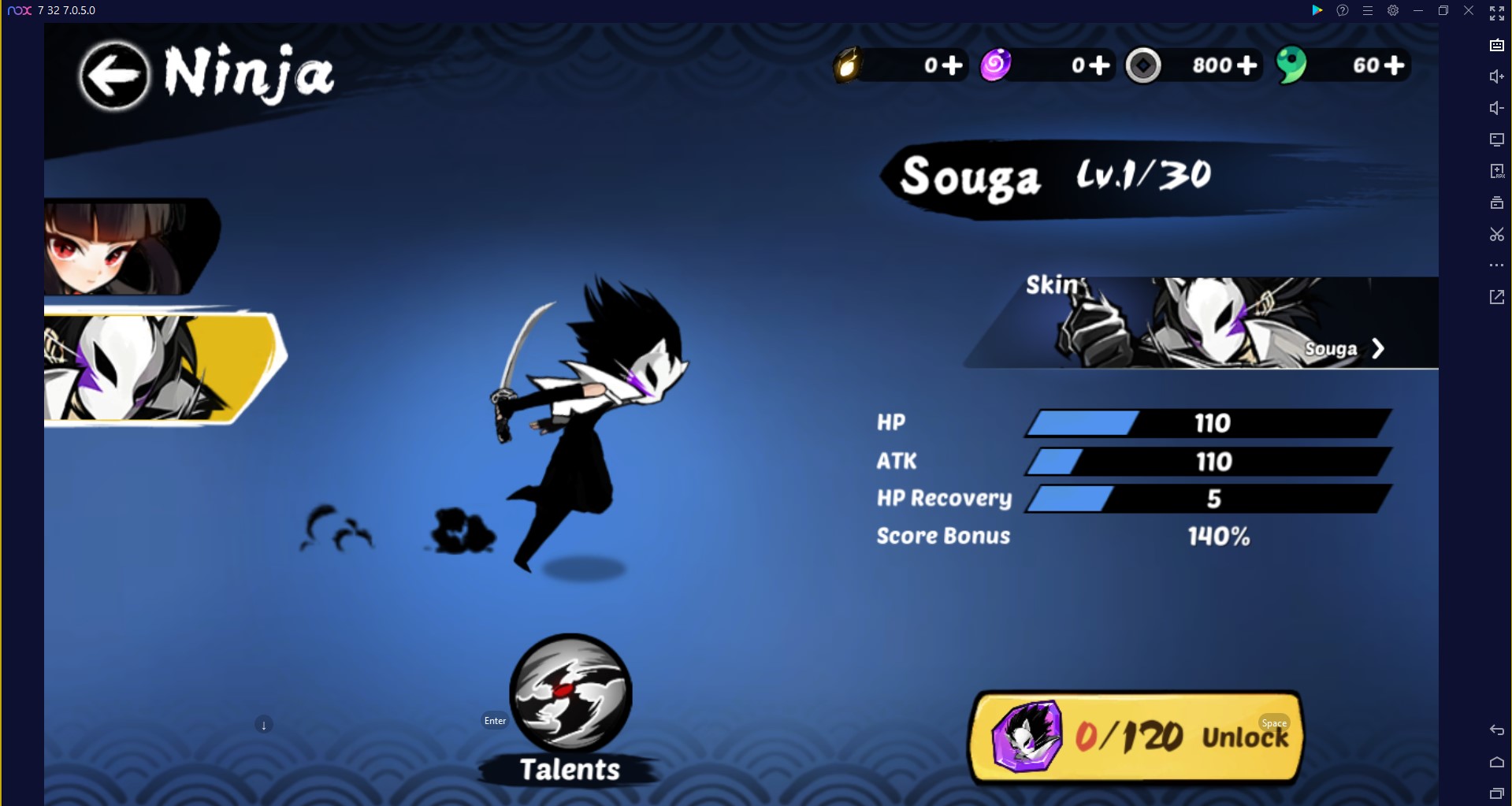Viewport: 1512px width, 806px height.
Task: Decrease emulator volume
Action: (1496, 108)
